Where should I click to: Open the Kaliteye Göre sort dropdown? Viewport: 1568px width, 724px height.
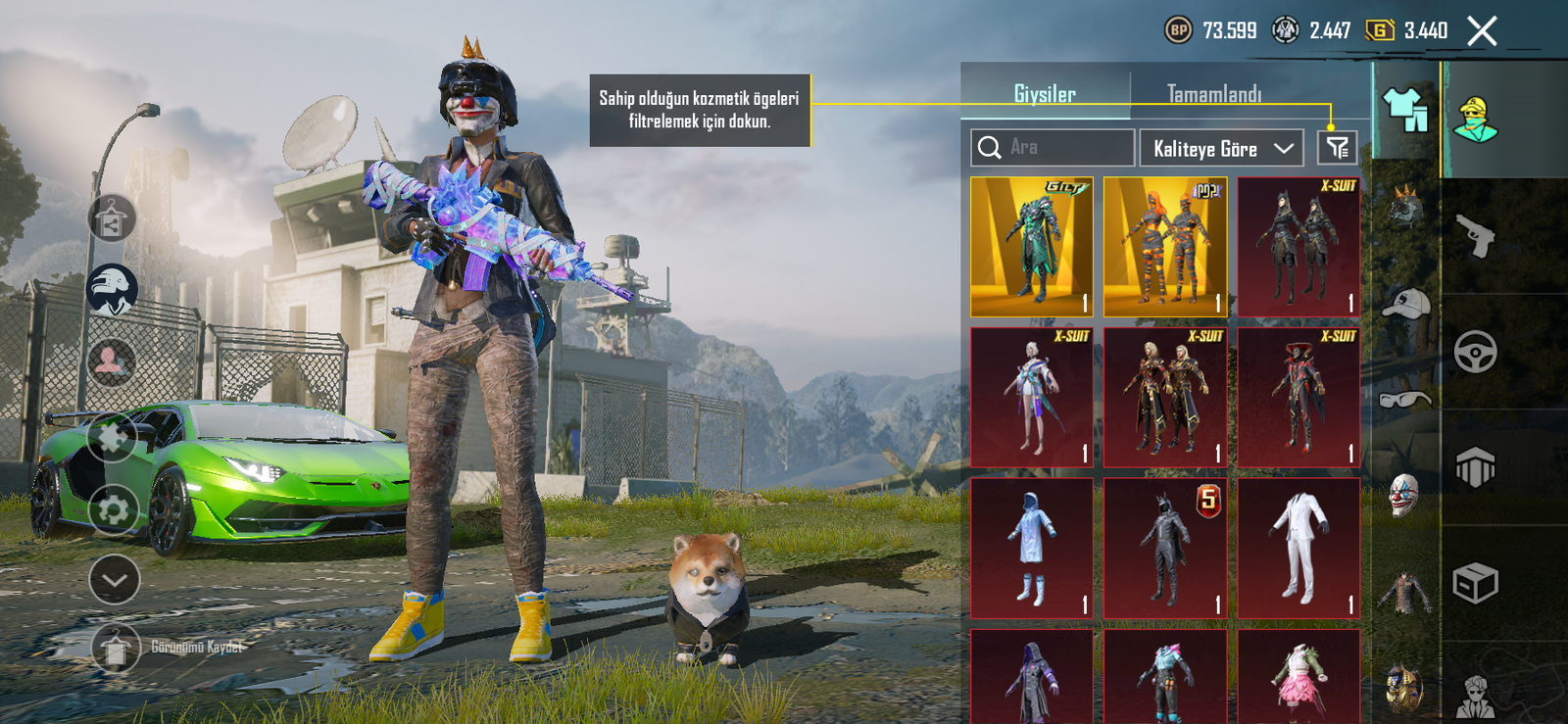1221,149
